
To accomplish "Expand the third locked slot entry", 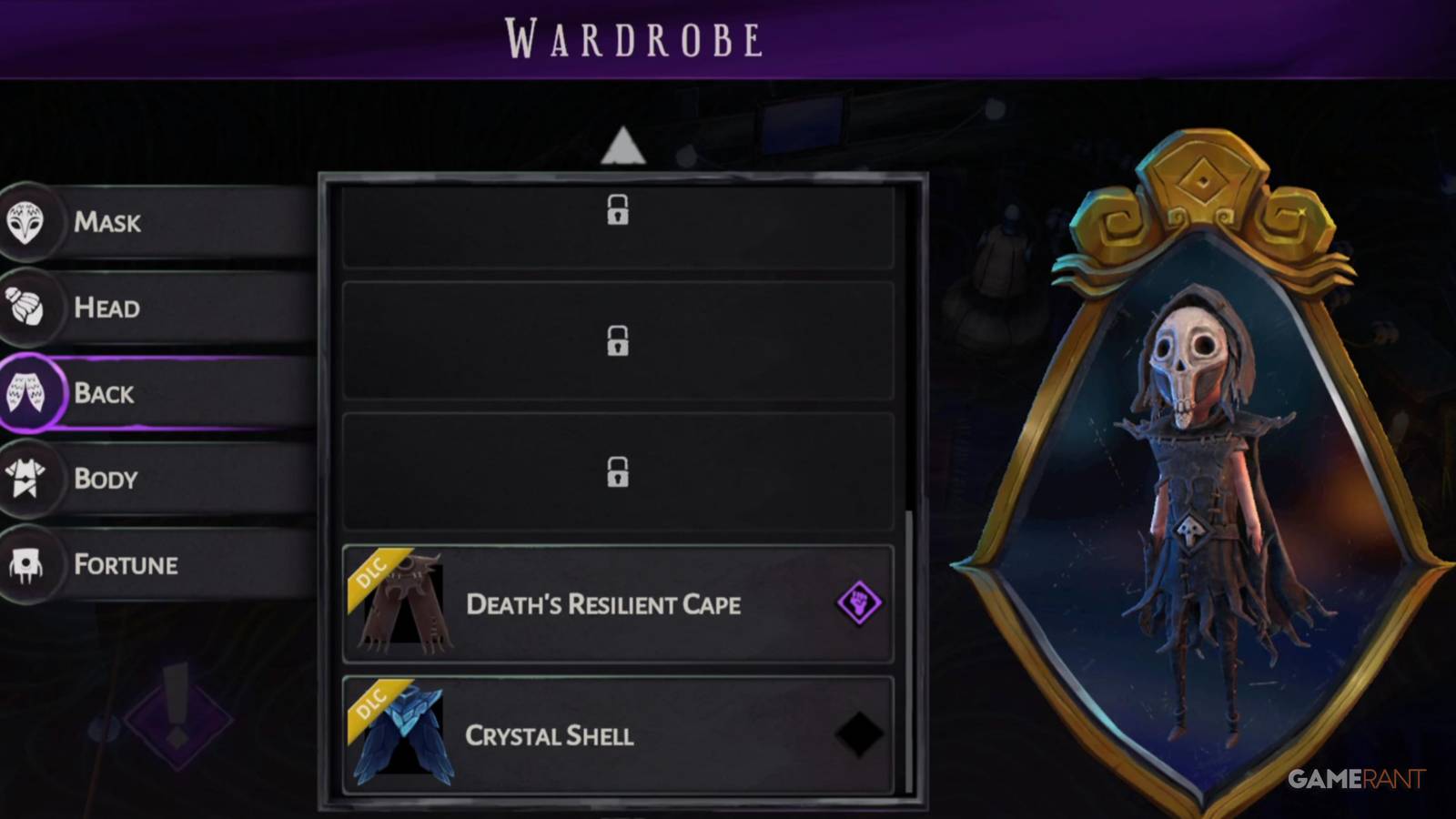I will [x=620, y=471].
